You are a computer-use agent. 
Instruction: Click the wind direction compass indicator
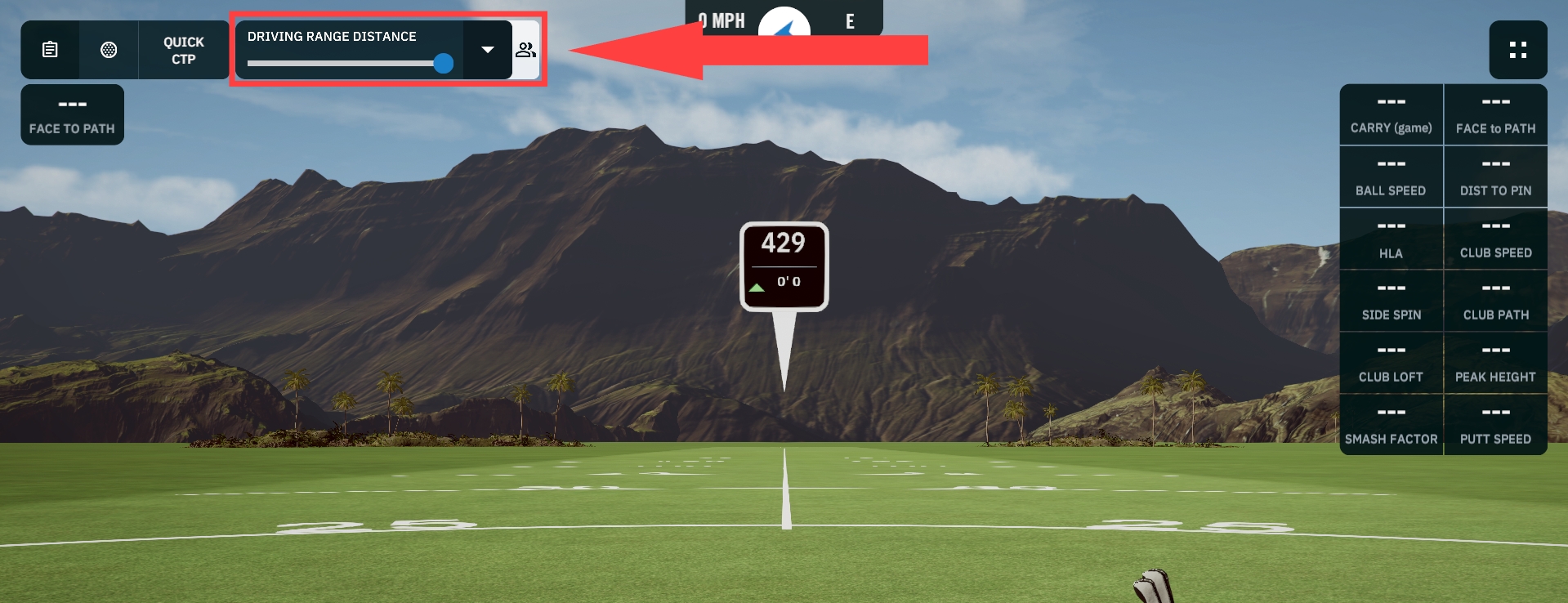784,25
